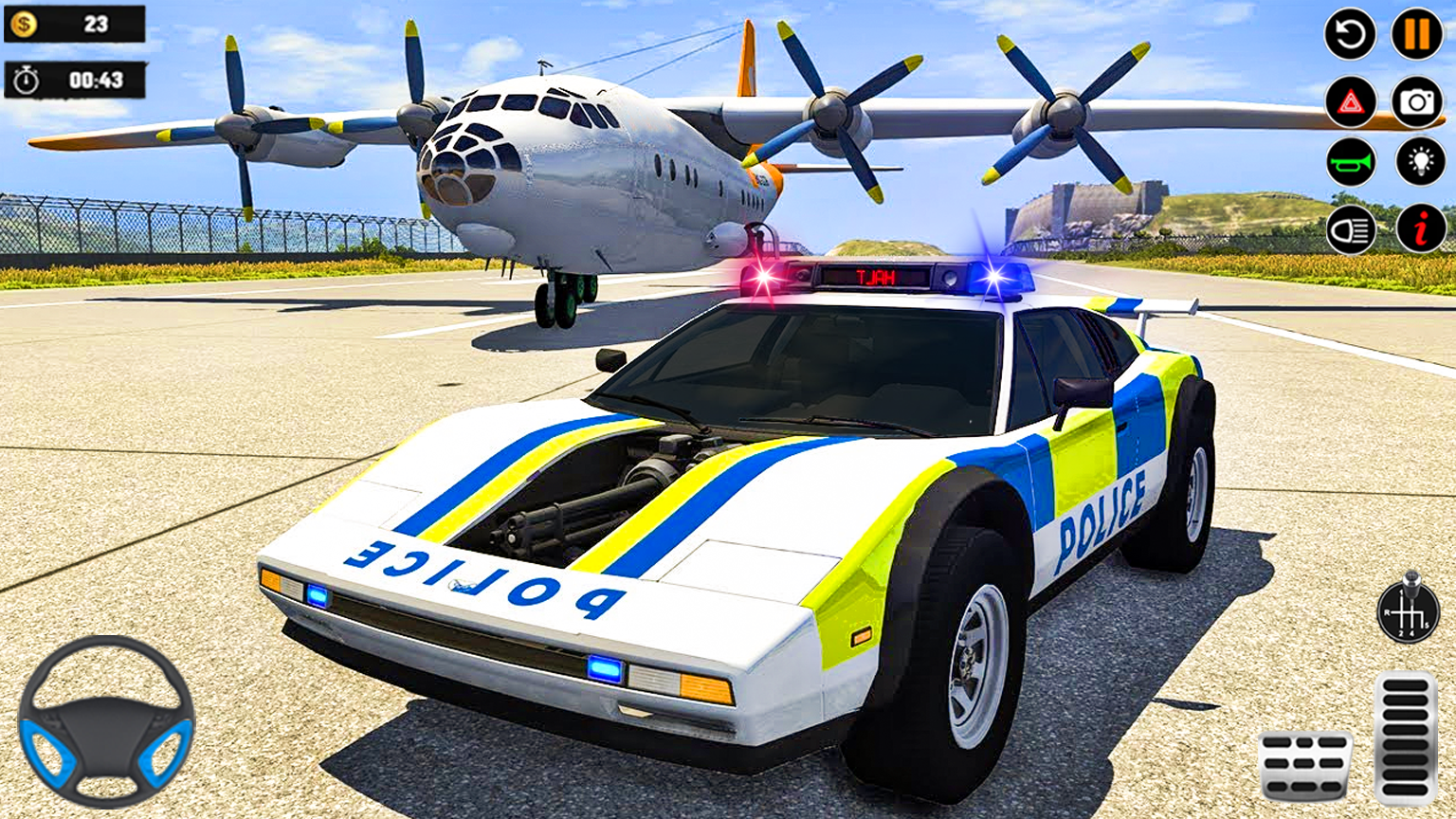
Task: Tap the stopwatch icon
Action: click(27, 80)
